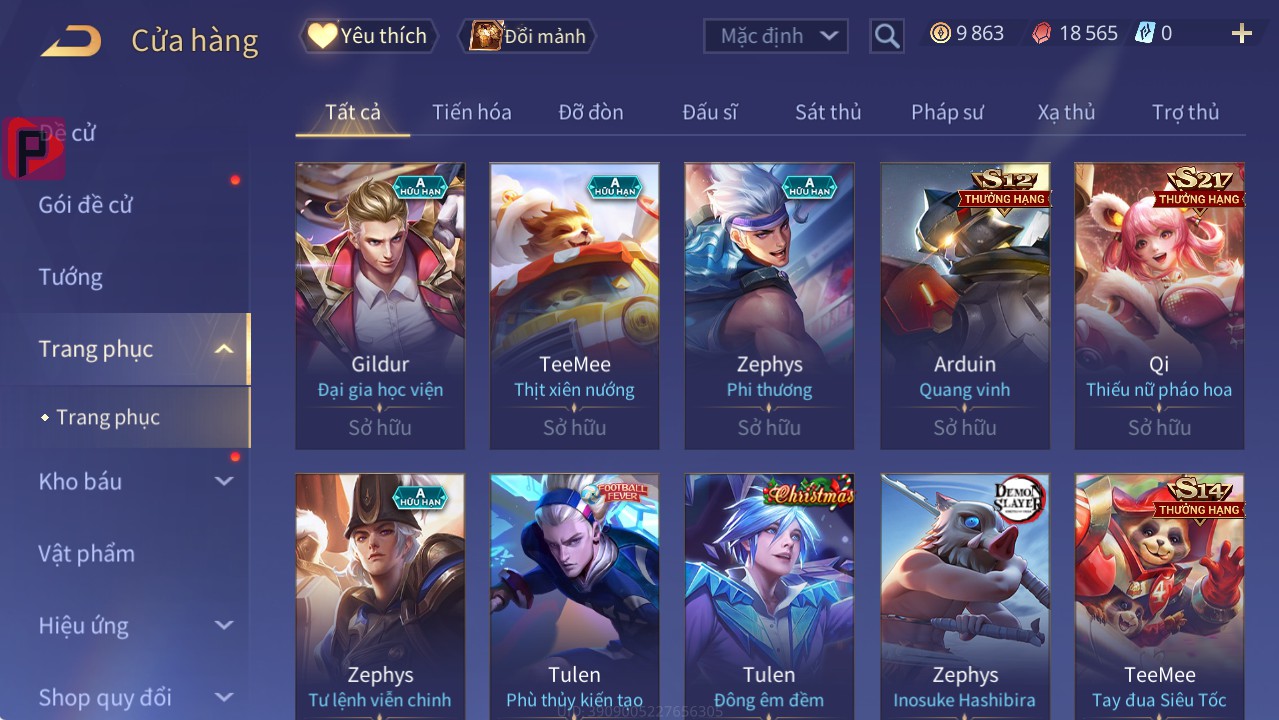Open Đổi mảnh fragment exchange

click(528, 36)
